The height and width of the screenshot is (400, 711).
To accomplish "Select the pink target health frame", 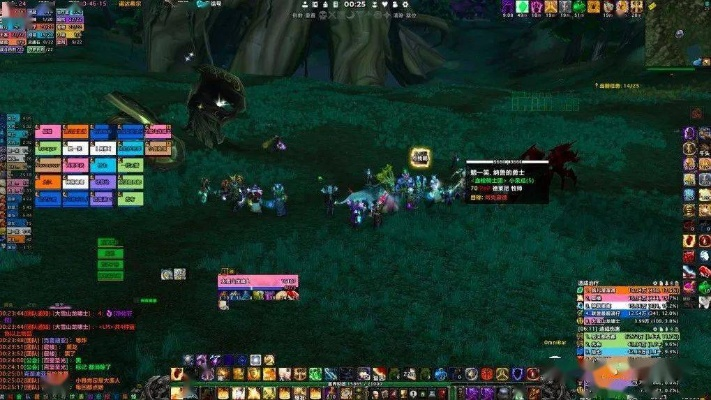I will [x=258, y=282].
